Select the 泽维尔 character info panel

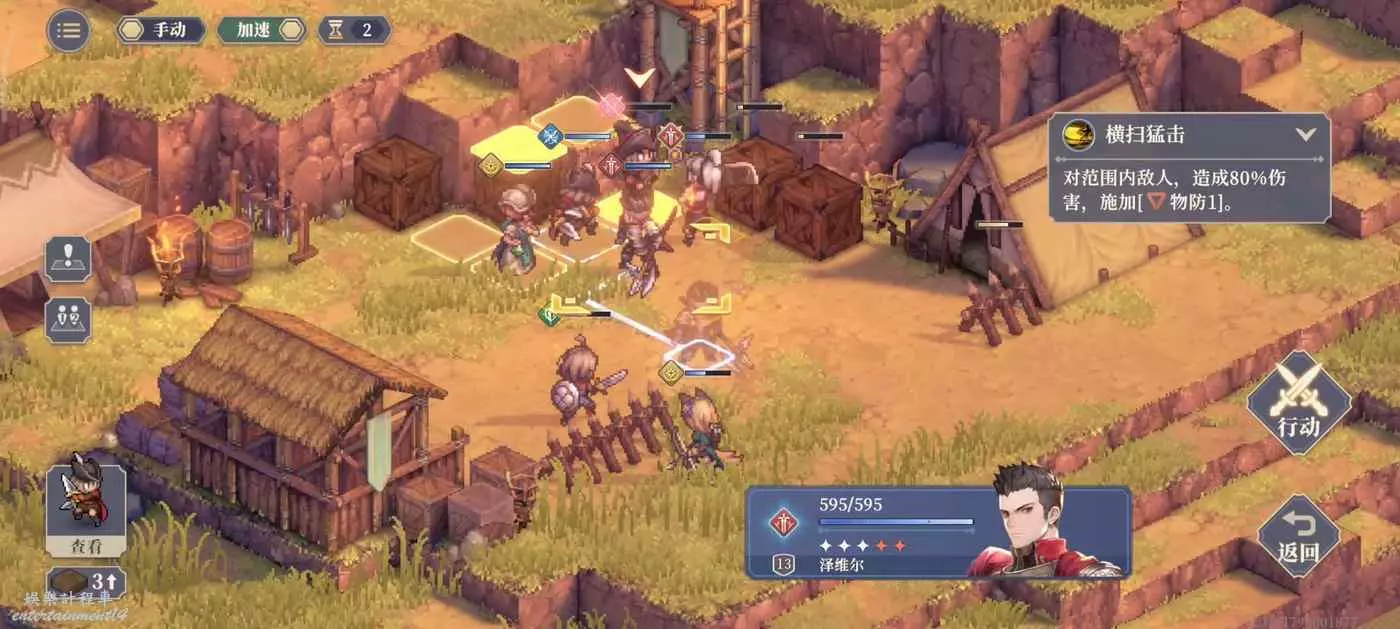coord(938,532)
